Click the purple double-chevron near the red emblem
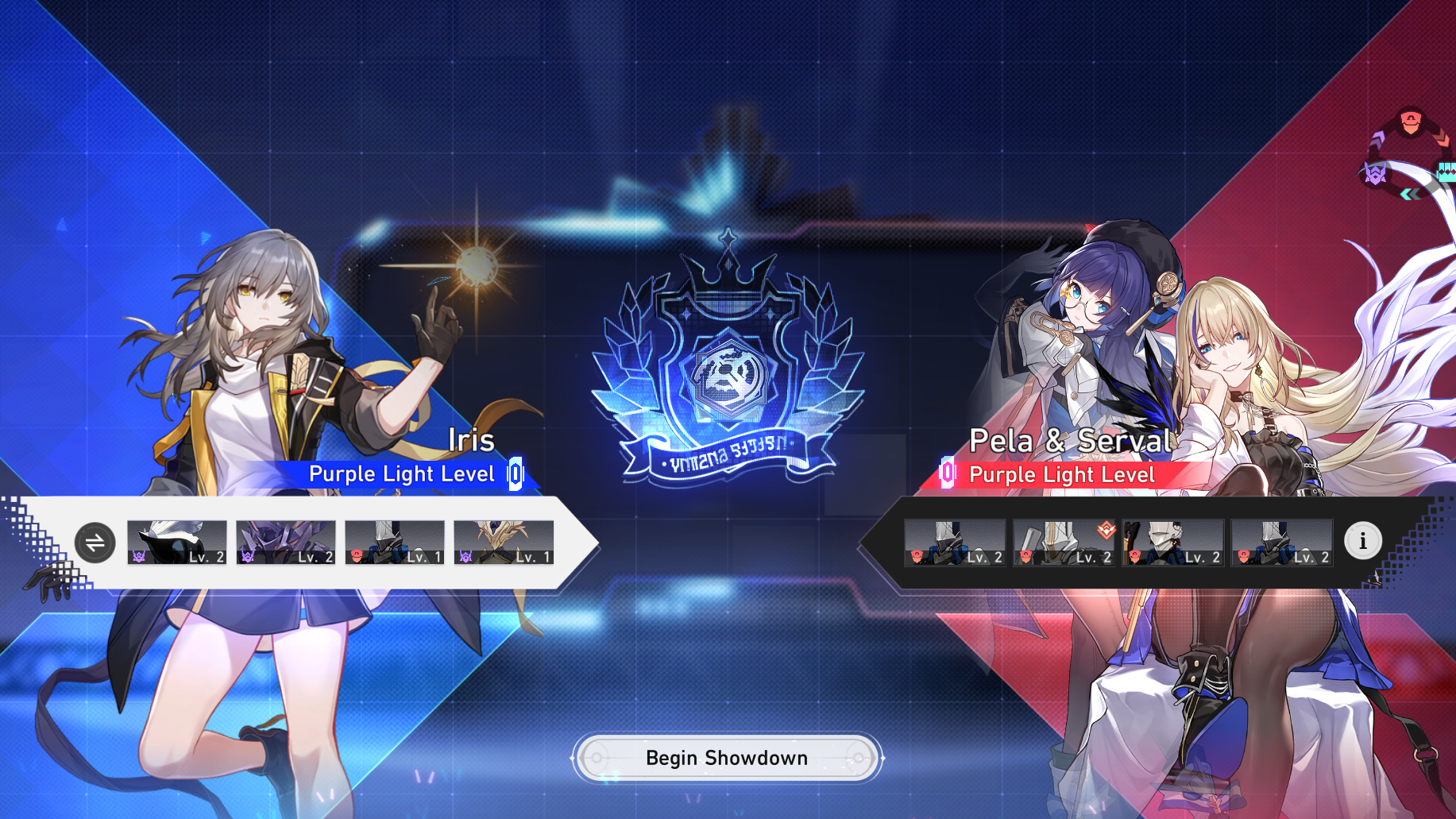This screenshot has width=1456, height=819. 1377,141
